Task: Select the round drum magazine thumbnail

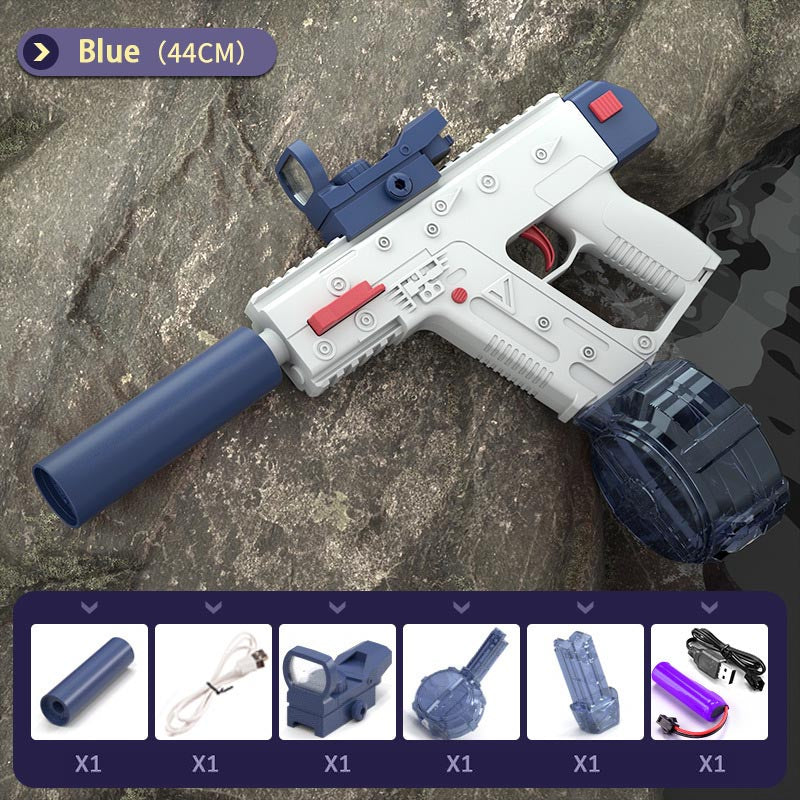Action: [461, 682]
